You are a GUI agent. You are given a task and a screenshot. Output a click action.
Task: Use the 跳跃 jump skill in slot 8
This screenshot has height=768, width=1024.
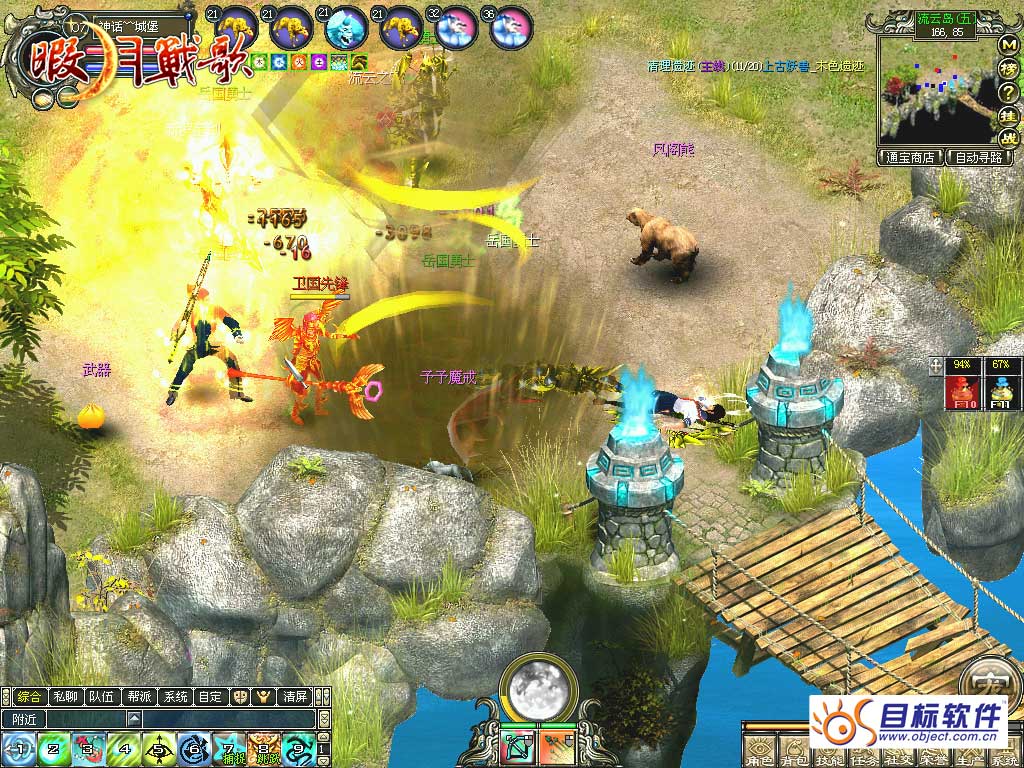tap(264, 748)
